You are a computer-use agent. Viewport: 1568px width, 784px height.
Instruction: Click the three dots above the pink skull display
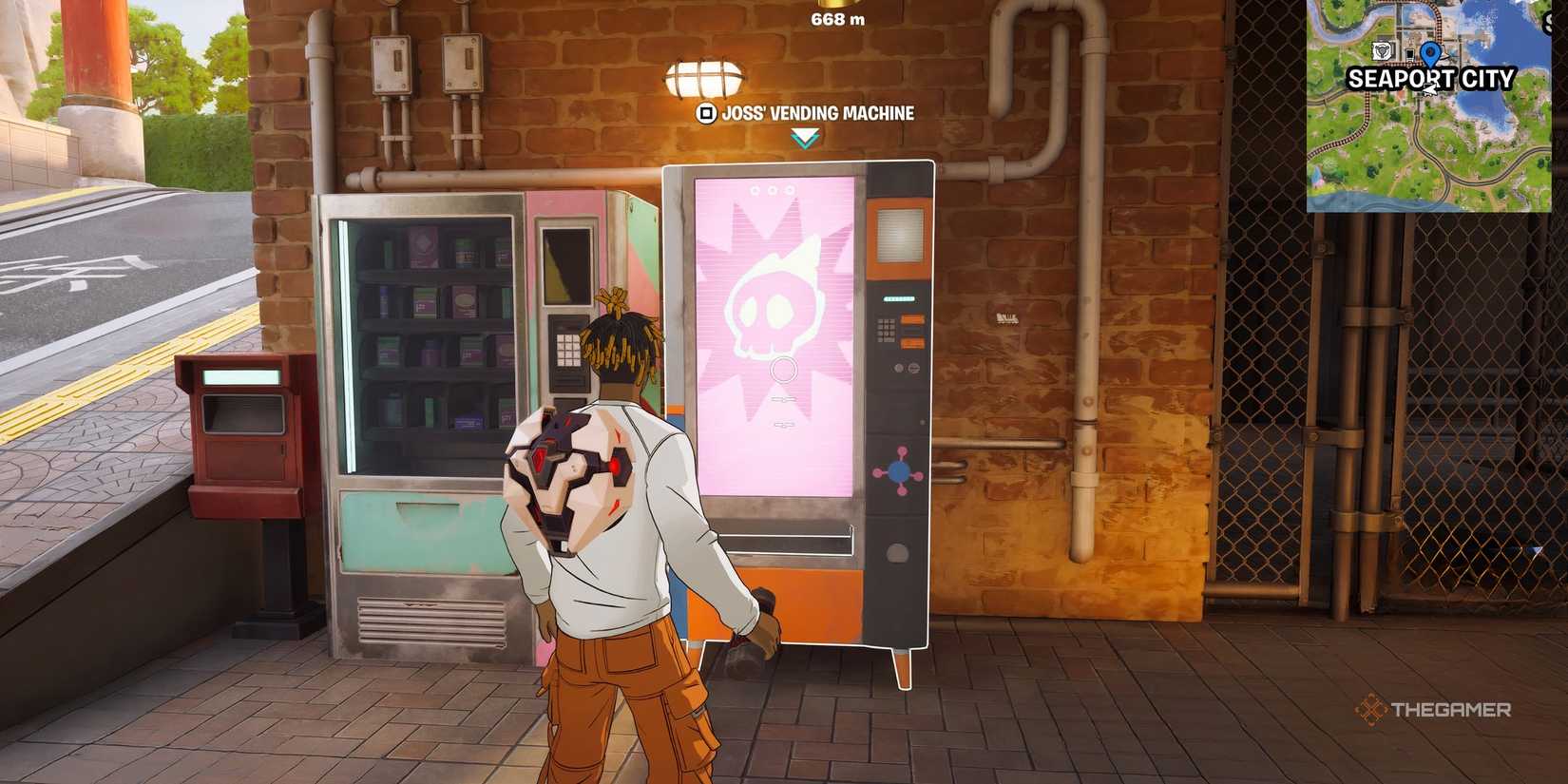tap(773, 190)
